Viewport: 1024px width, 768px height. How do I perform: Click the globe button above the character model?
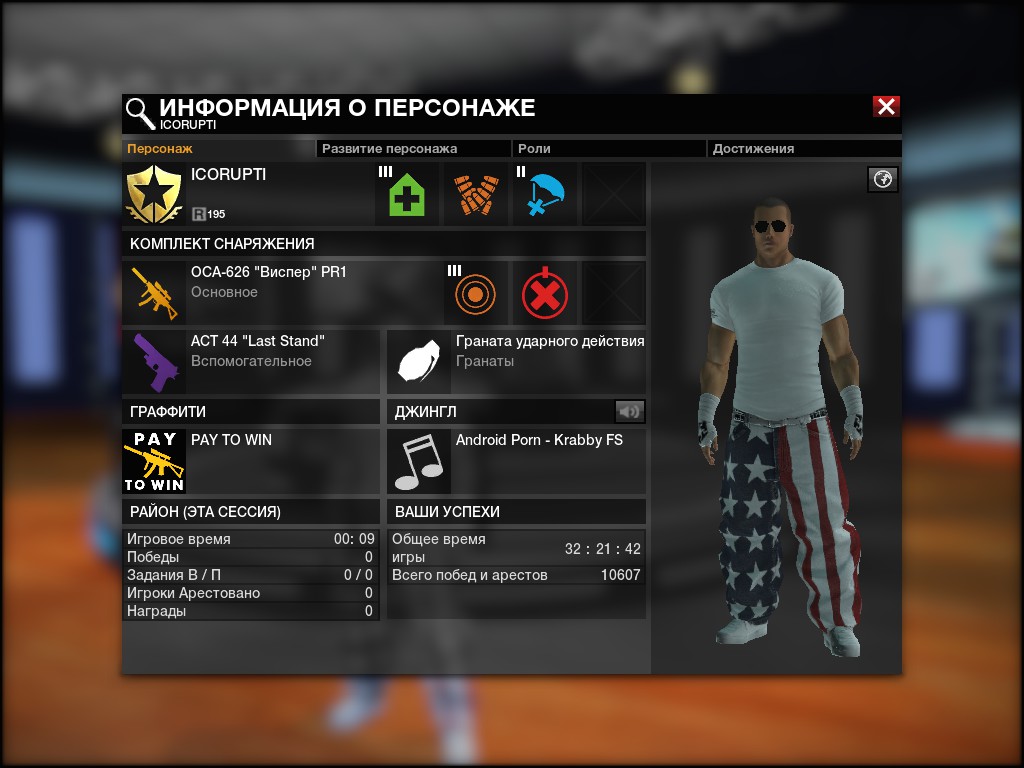pos(883,179)
